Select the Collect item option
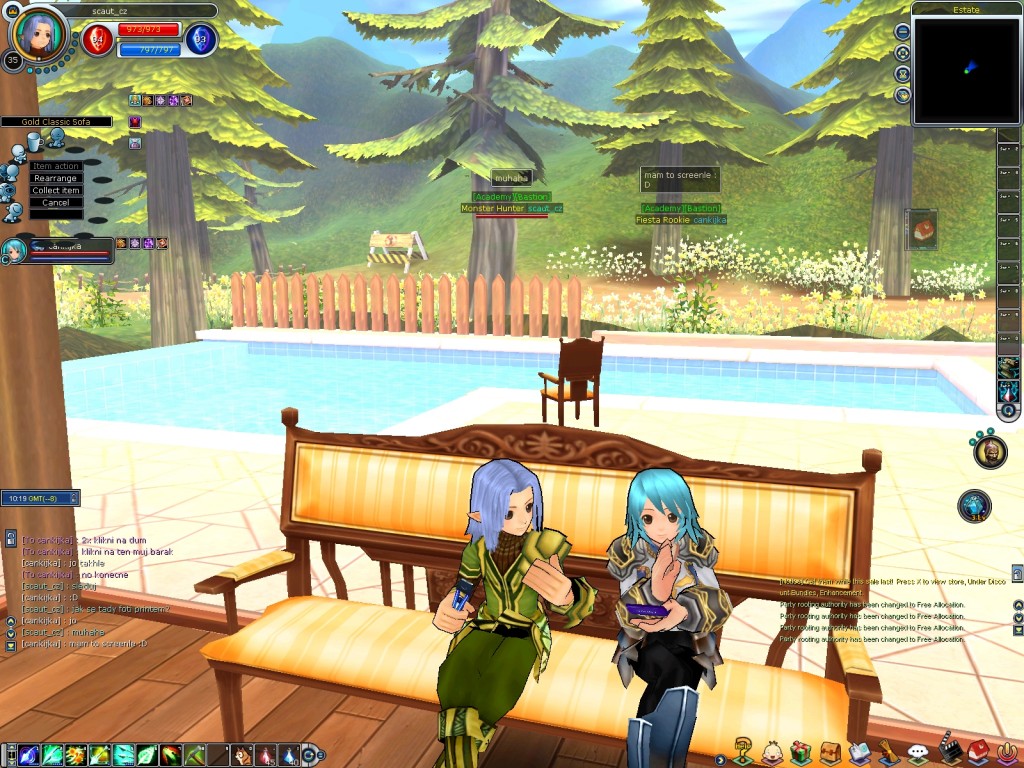The height and width of the screenshot is (768, 1024). [55, 190]
